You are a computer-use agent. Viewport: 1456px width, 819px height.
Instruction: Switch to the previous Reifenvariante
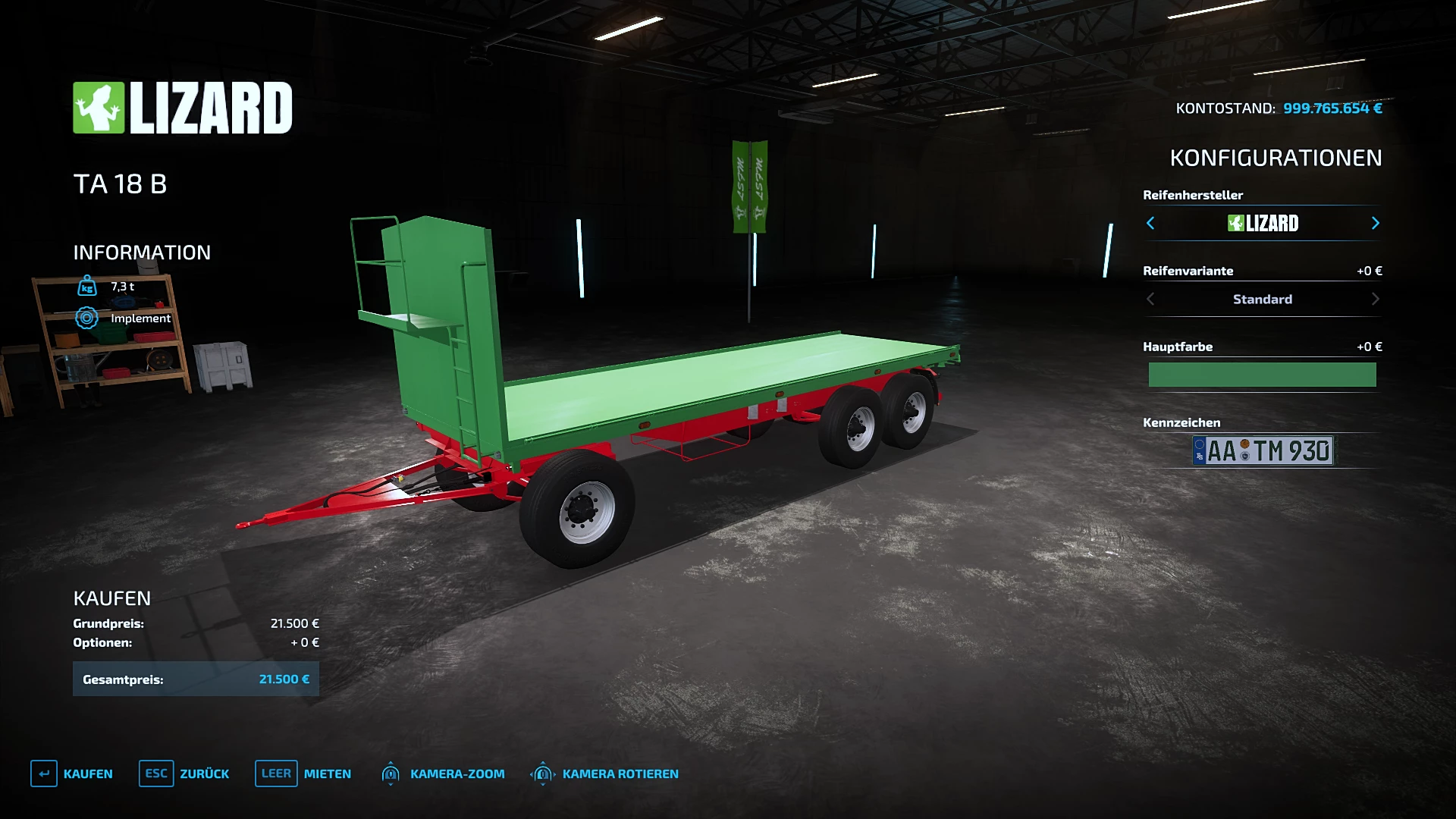click(1150, 299)
